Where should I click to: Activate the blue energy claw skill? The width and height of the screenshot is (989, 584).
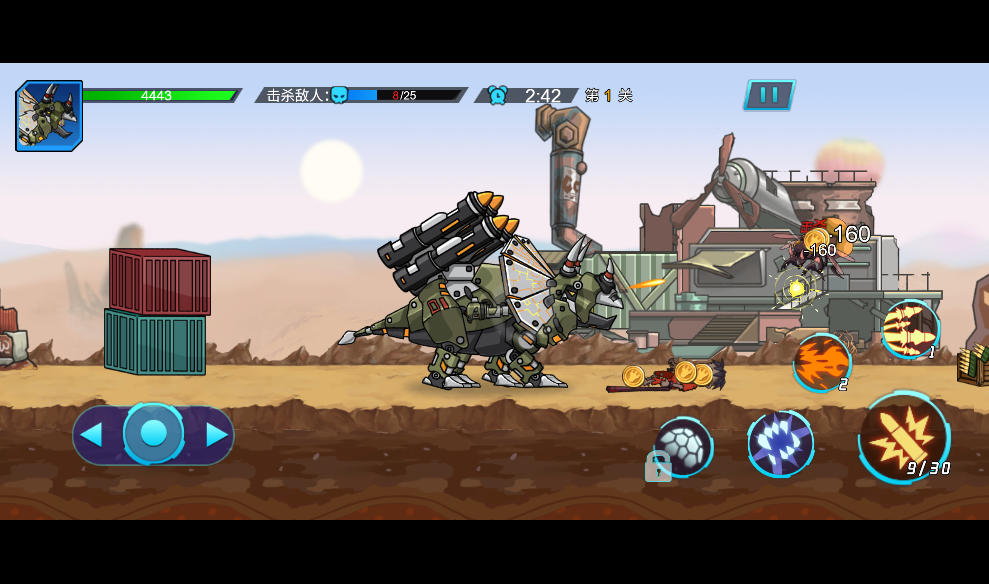click(x=780, y=442)
